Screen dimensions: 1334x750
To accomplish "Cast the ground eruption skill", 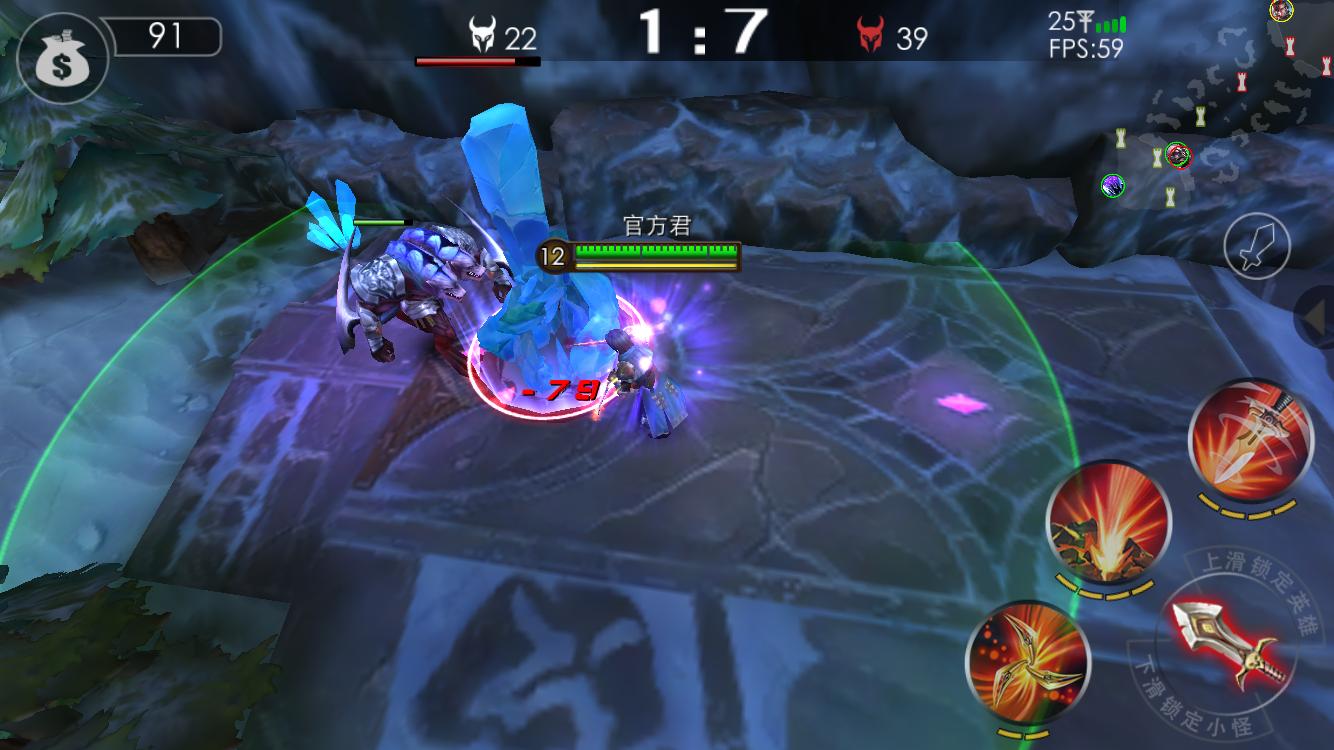I will (1108, 523).
